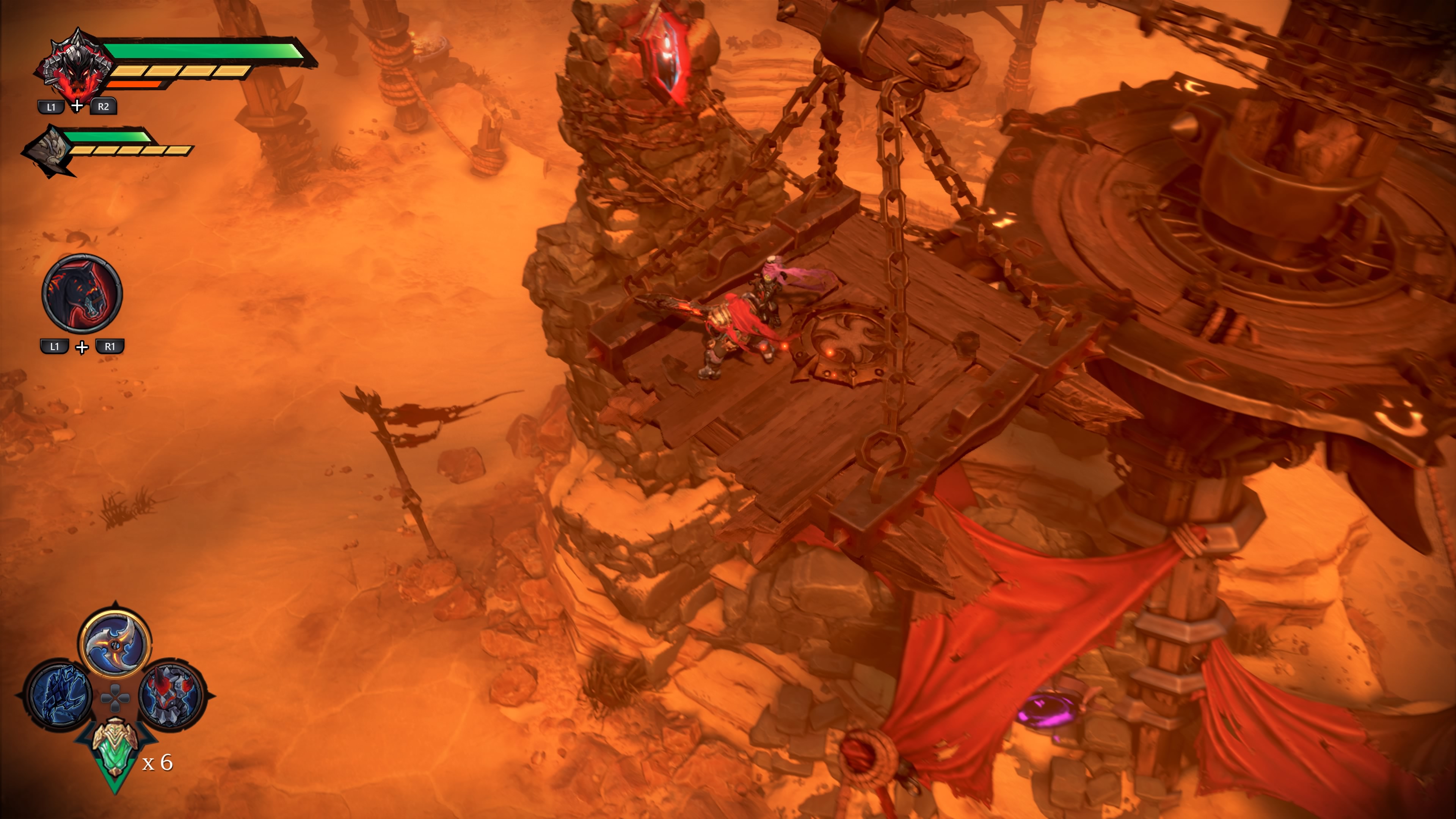Screen dimensions: 1456x819
Task: Choose the armored stone skin ability
Action: [171, 695]
